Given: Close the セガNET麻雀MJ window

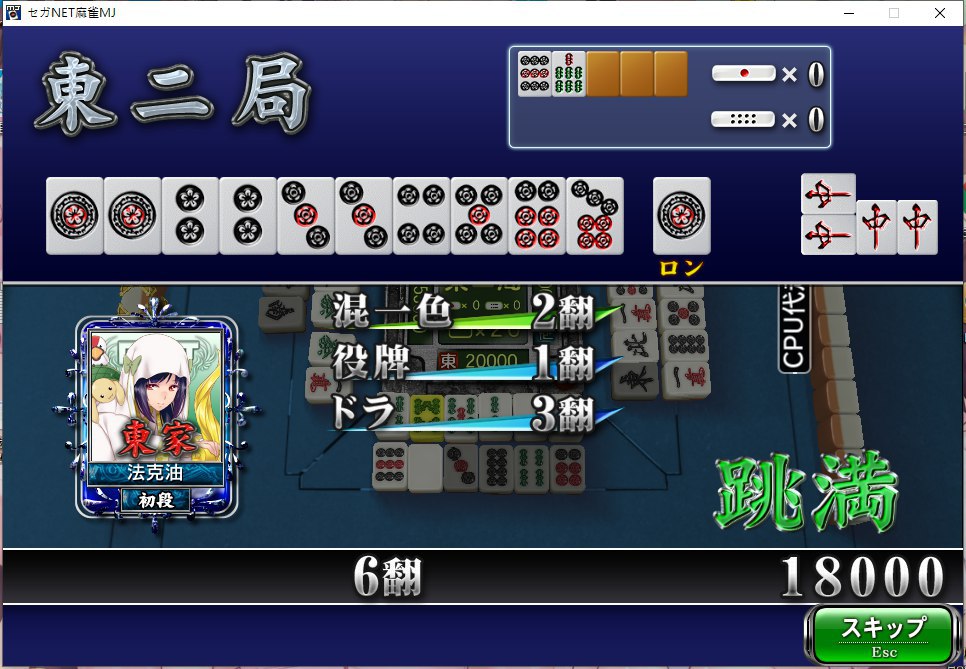Looking at the screenshot, I should coord(940,13).
